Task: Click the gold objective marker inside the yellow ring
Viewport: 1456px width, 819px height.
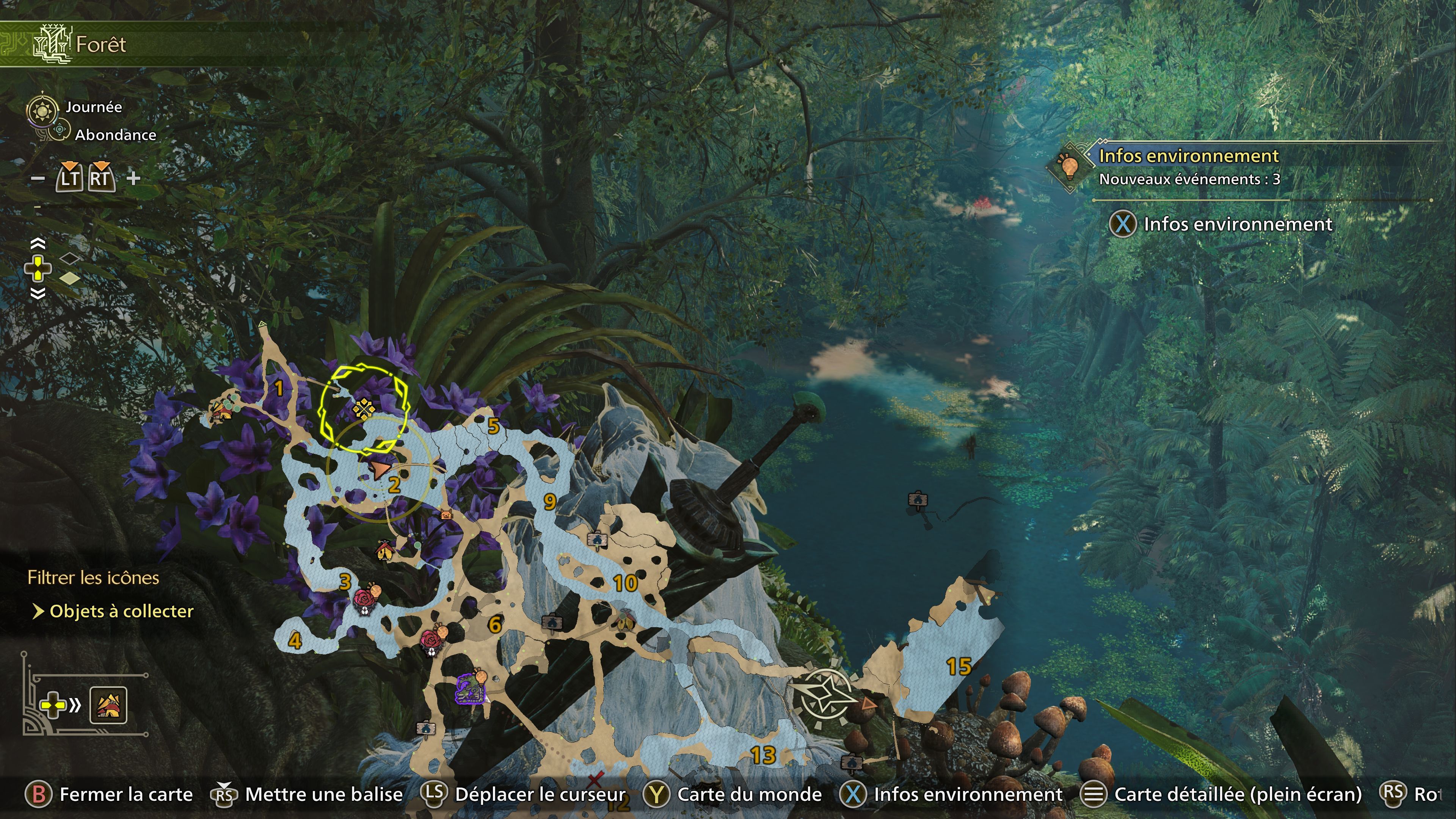Action: (364, 409)
